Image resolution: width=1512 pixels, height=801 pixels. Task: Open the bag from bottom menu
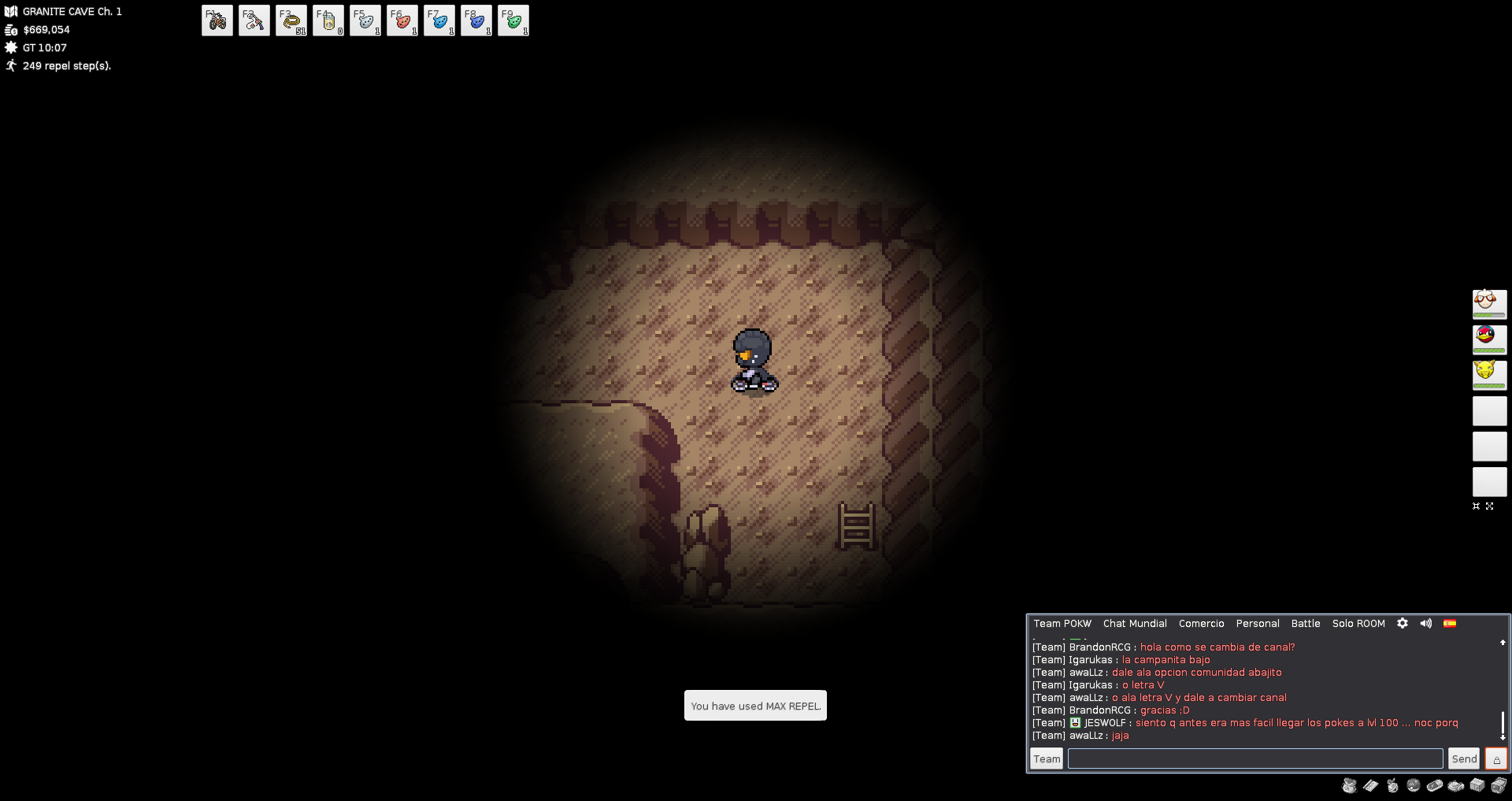1350,785
